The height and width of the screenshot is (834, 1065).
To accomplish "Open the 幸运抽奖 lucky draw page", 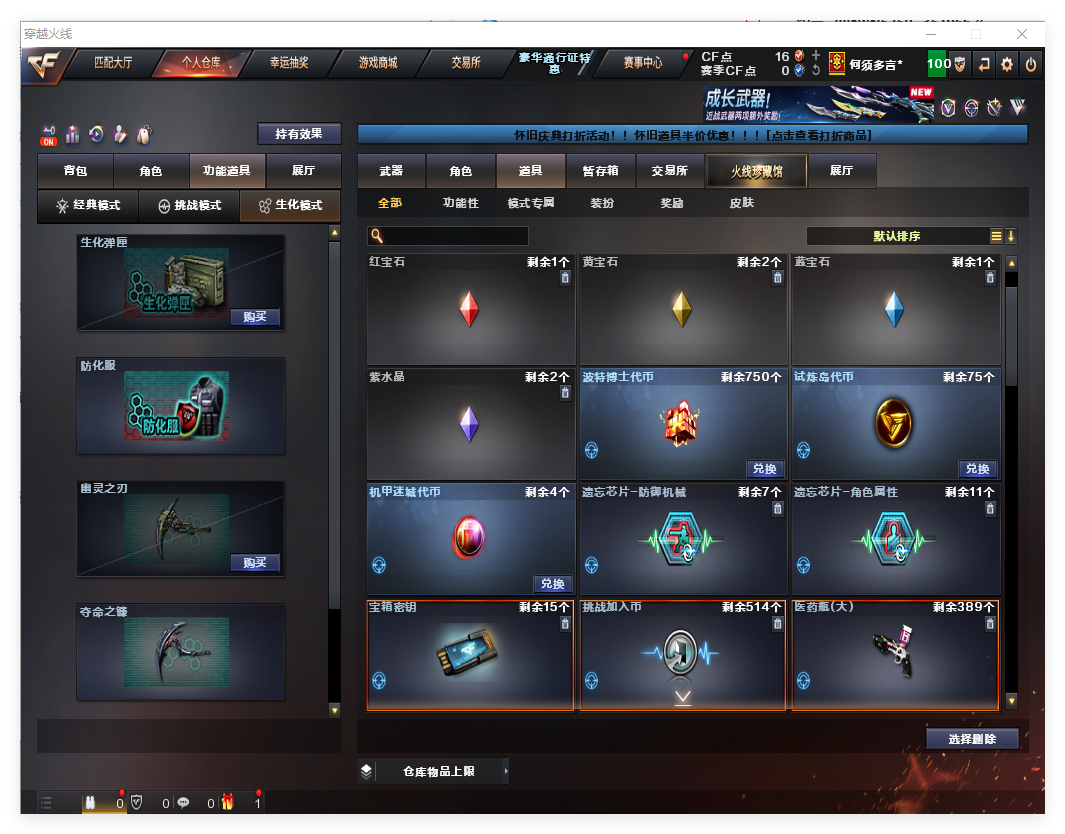I will [x=289, y=62].
